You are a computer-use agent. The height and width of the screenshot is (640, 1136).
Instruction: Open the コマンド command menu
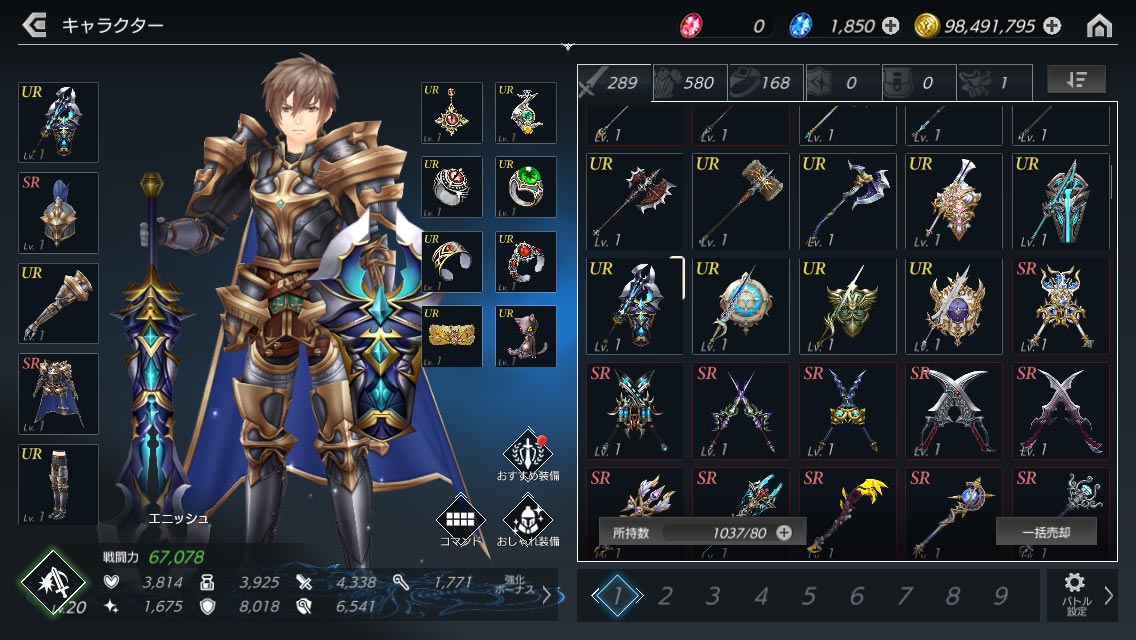[x=460, y=520]
